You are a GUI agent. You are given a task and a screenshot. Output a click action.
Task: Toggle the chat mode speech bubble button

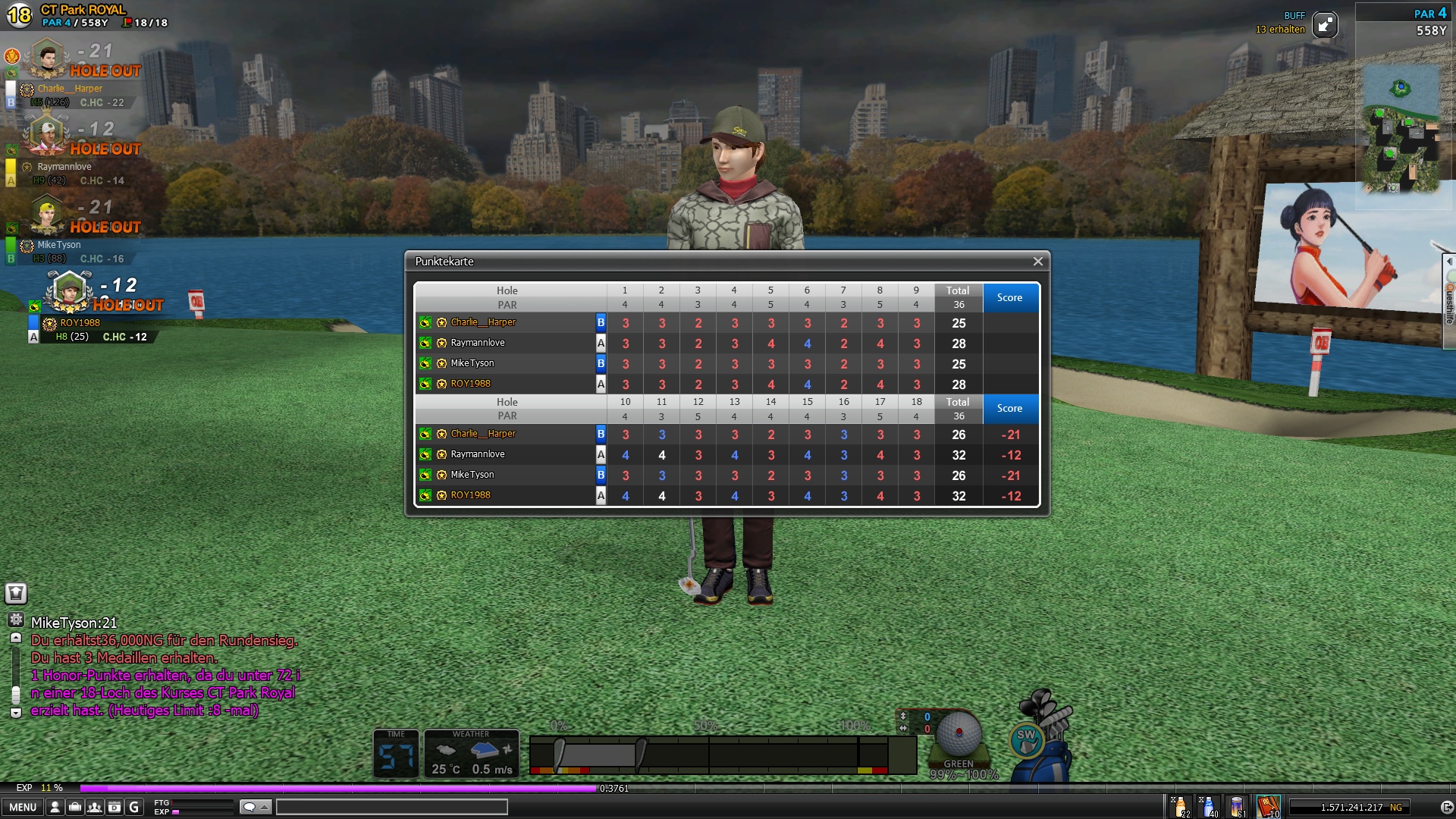255,807
